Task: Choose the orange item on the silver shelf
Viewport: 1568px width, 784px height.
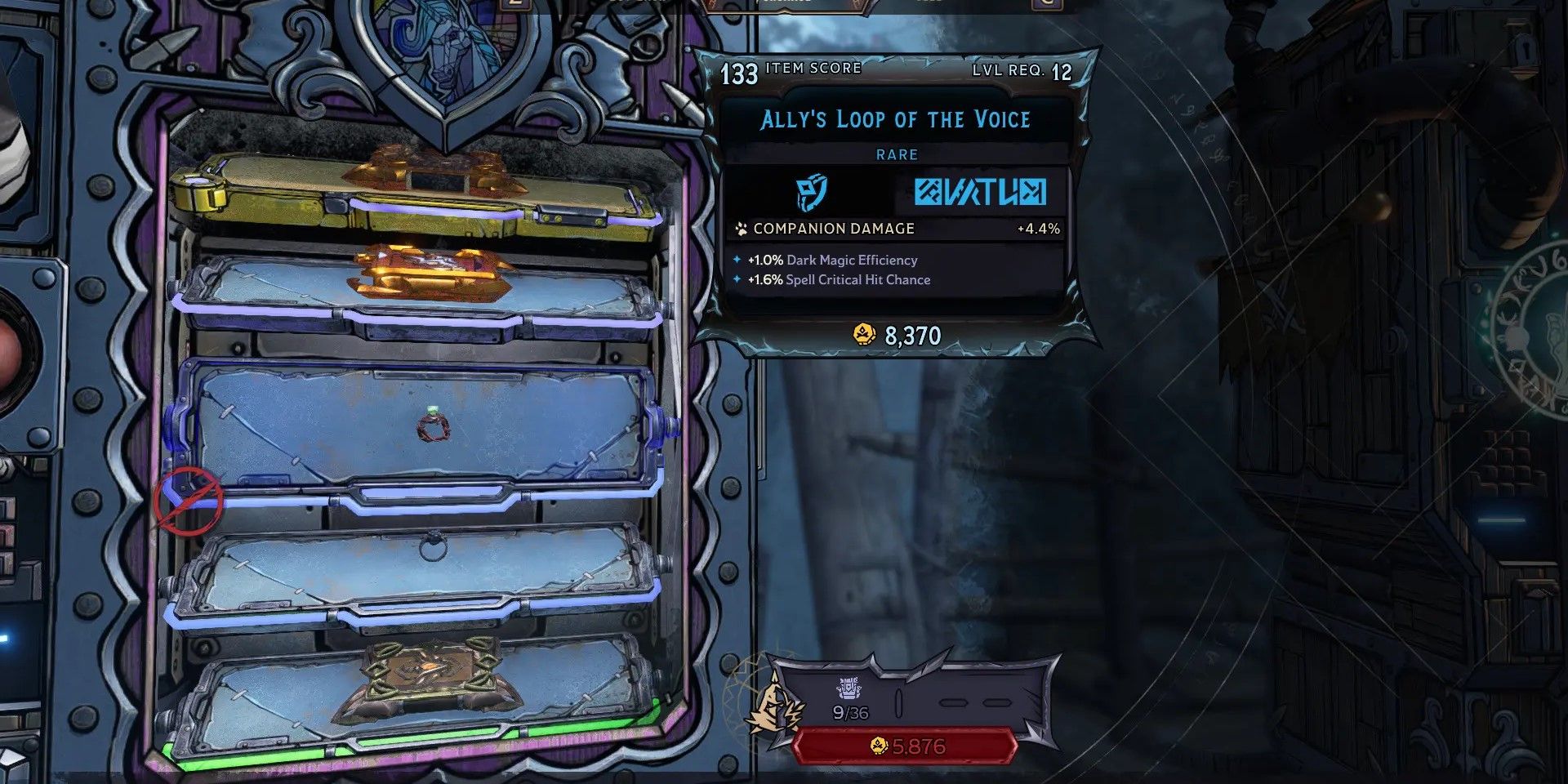Action: [x=431, y=271]
